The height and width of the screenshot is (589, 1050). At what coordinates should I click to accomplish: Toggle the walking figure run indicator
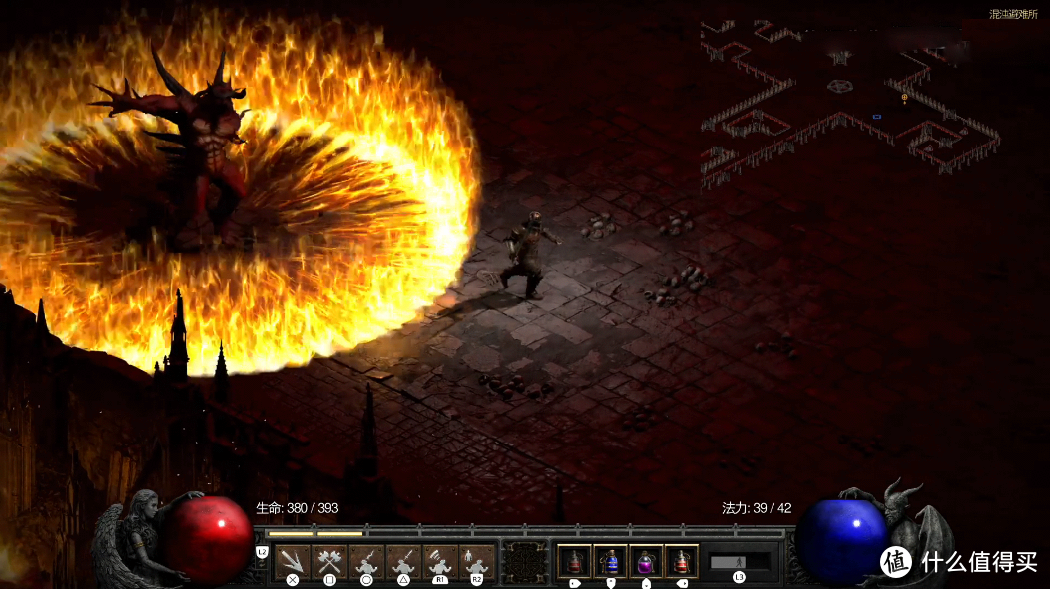(740, 562)
